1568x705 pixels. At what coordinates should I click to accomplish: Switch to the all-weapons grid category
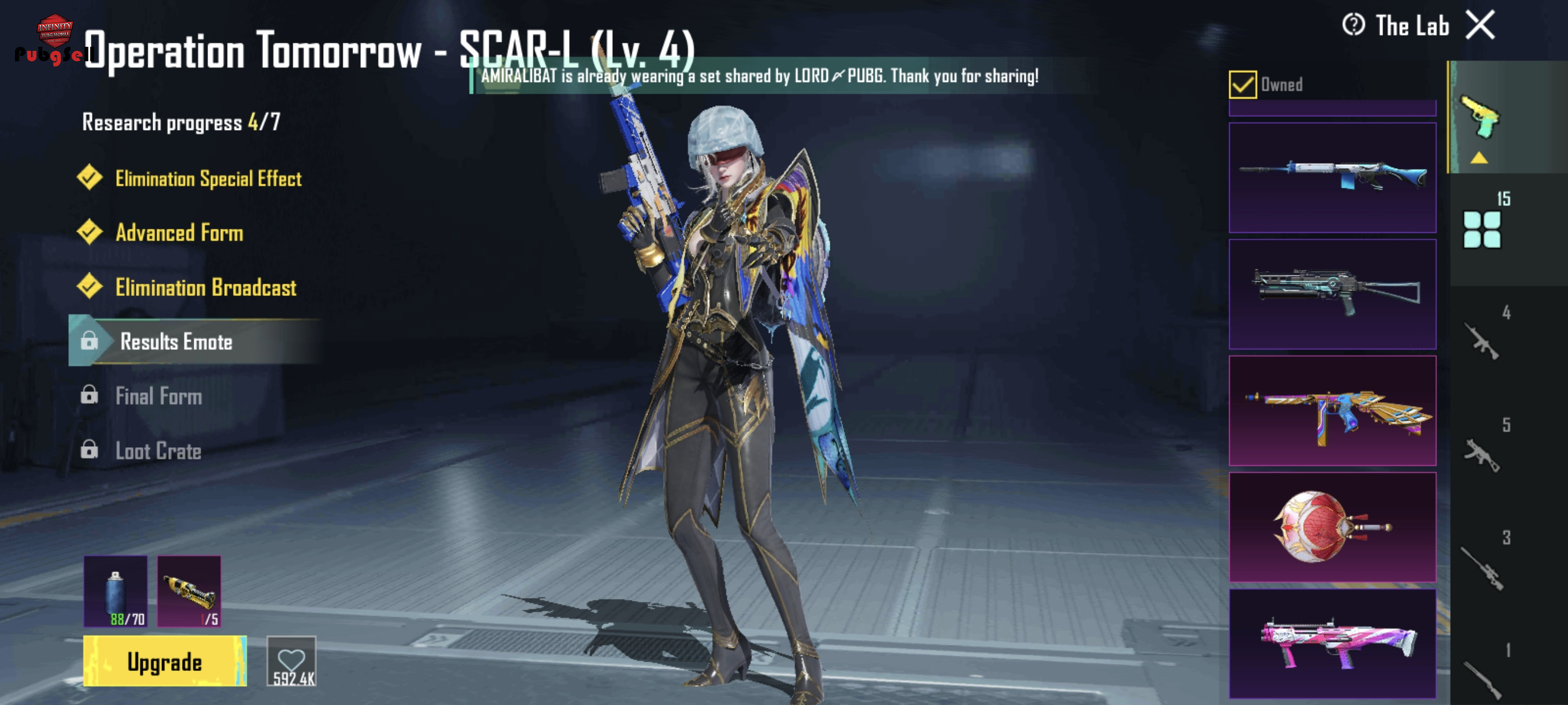[x=1482, y=229]
